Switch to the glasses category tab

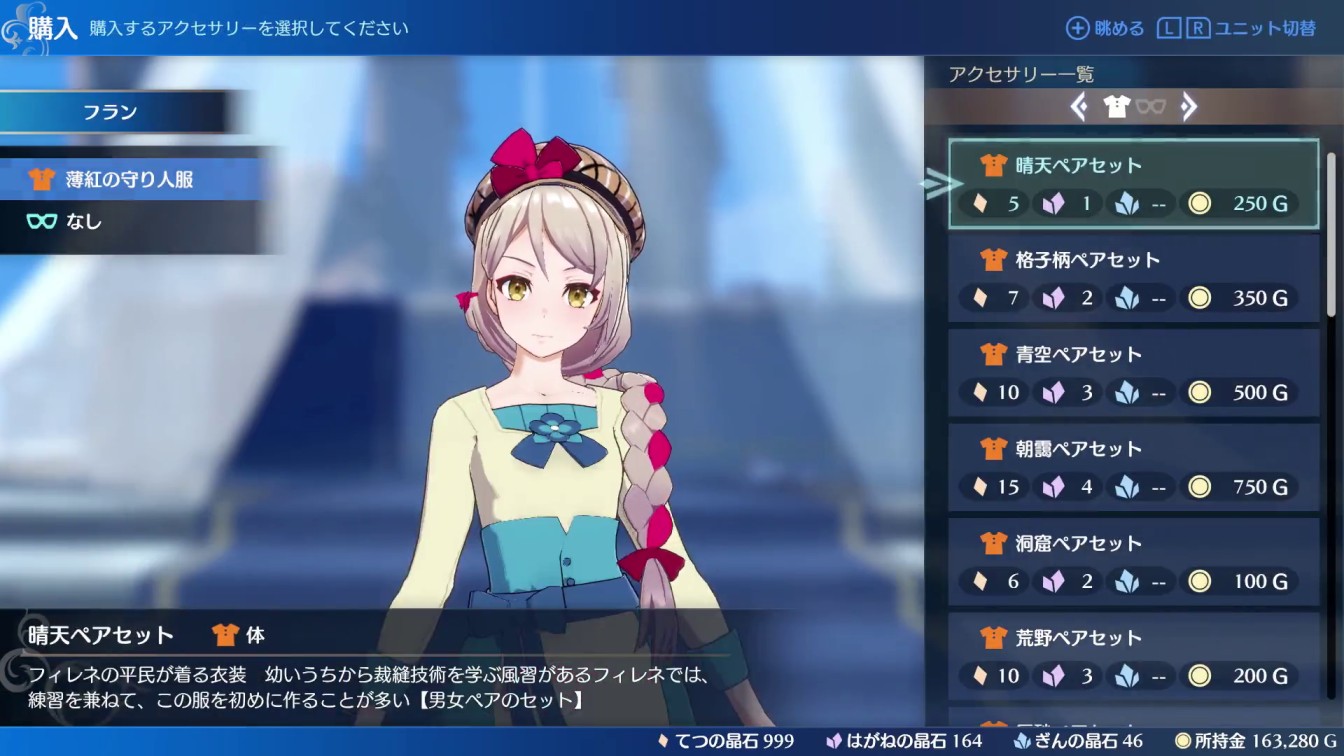pyautogui.click(x=1150, y=107)
